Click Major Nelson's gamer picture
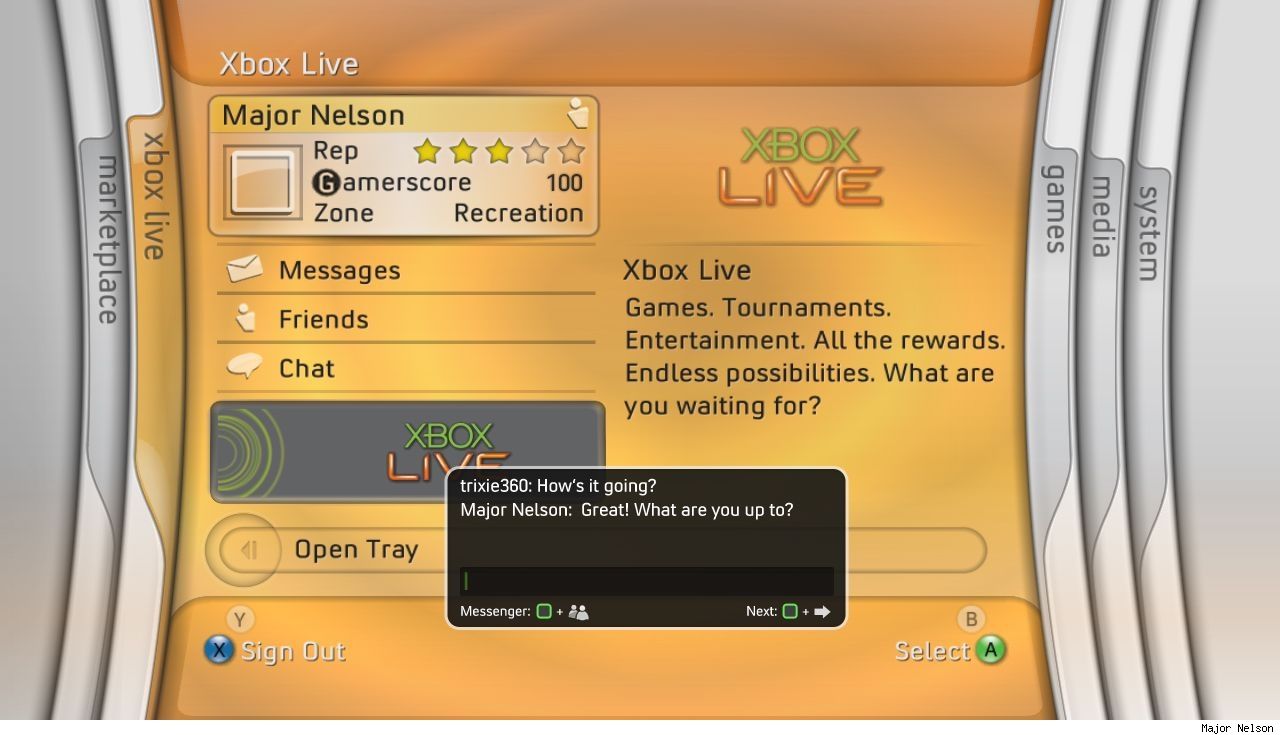 pos(261,185)
